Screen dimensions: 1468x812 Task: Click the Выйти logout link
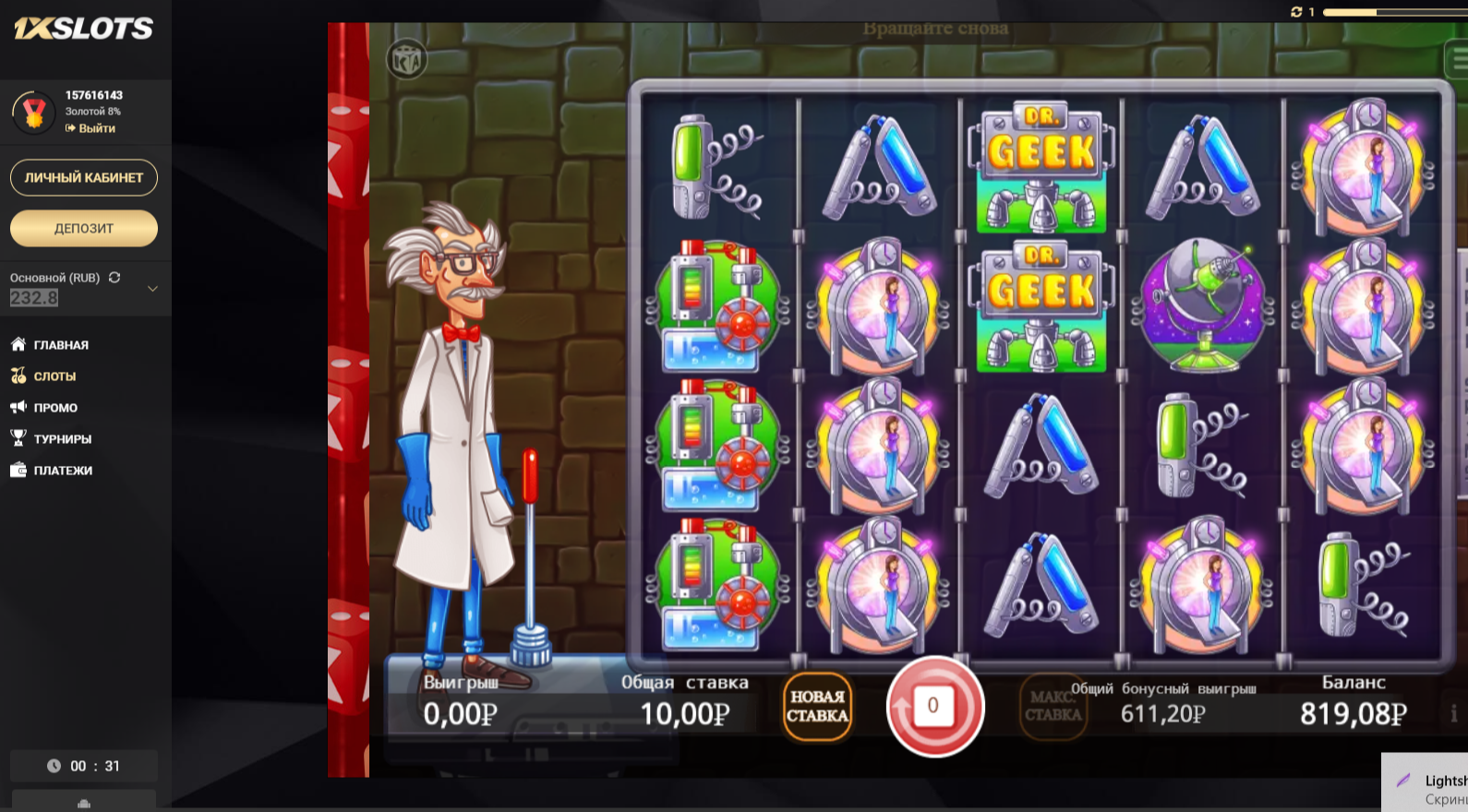coord(92,128)
